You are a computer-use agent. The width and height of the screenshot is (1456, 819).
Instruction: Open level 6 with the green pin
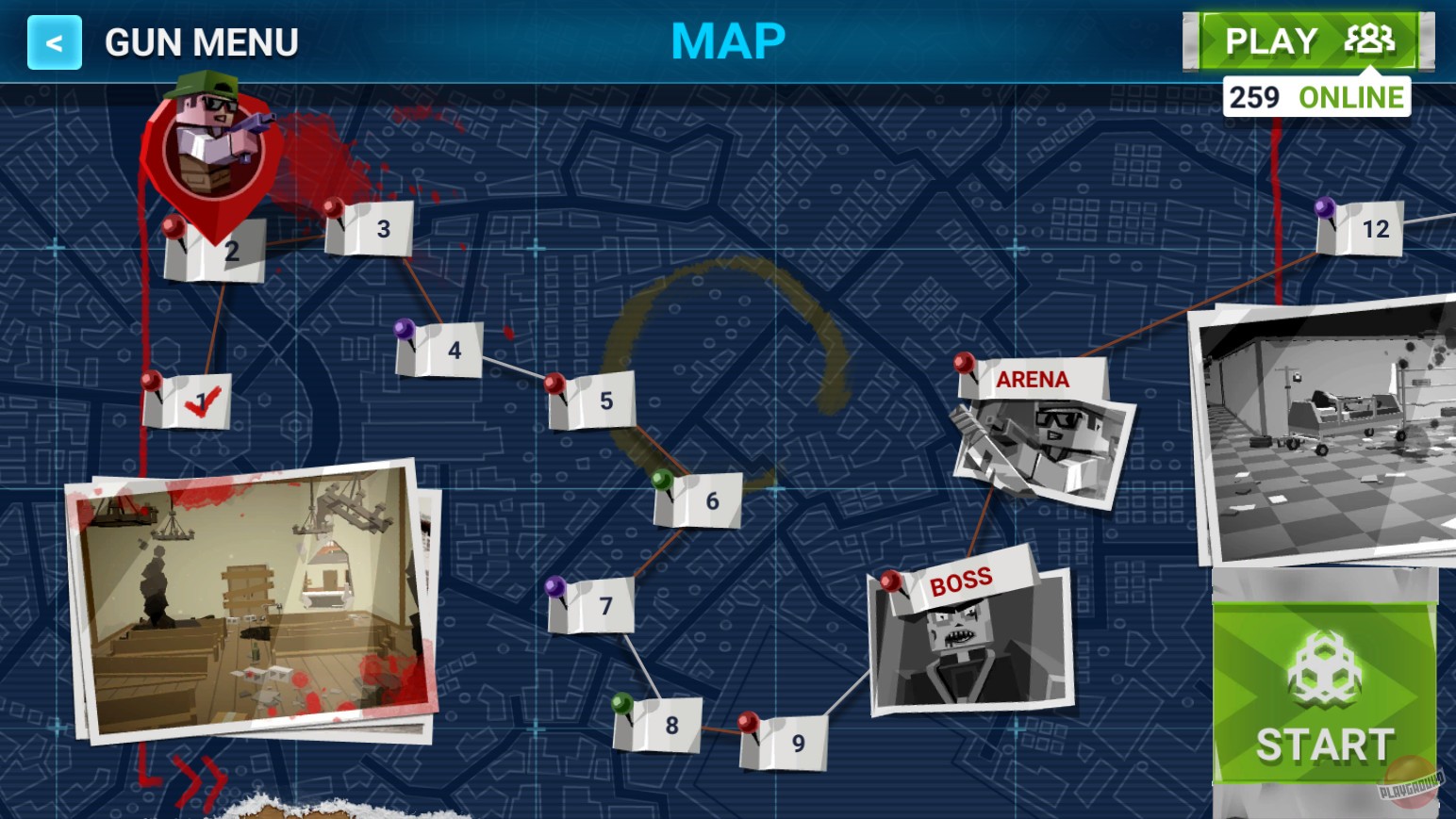click(x=698, y=500)
